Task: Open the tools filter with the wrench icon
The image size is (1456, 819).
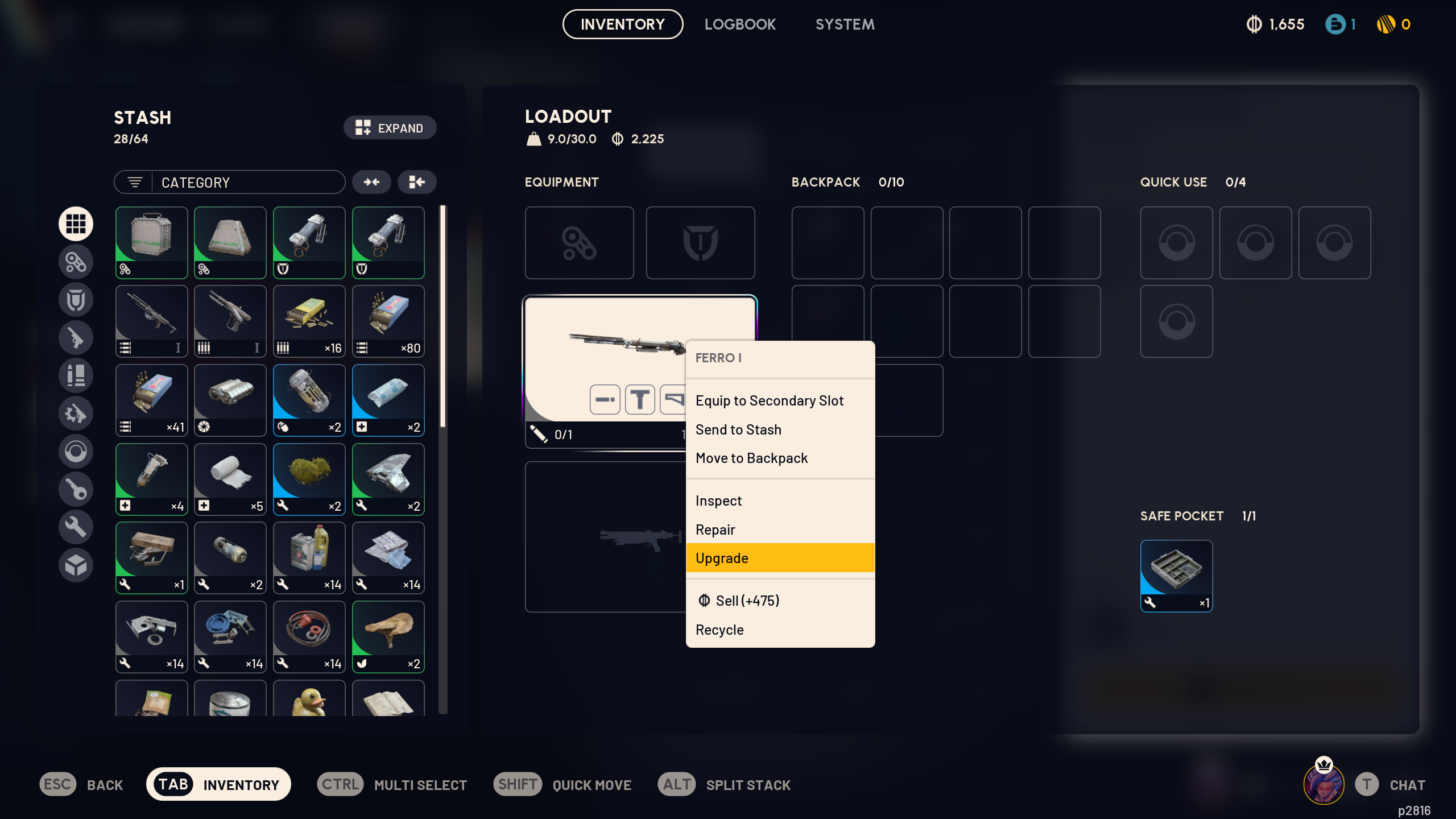Action: [76, 527]
